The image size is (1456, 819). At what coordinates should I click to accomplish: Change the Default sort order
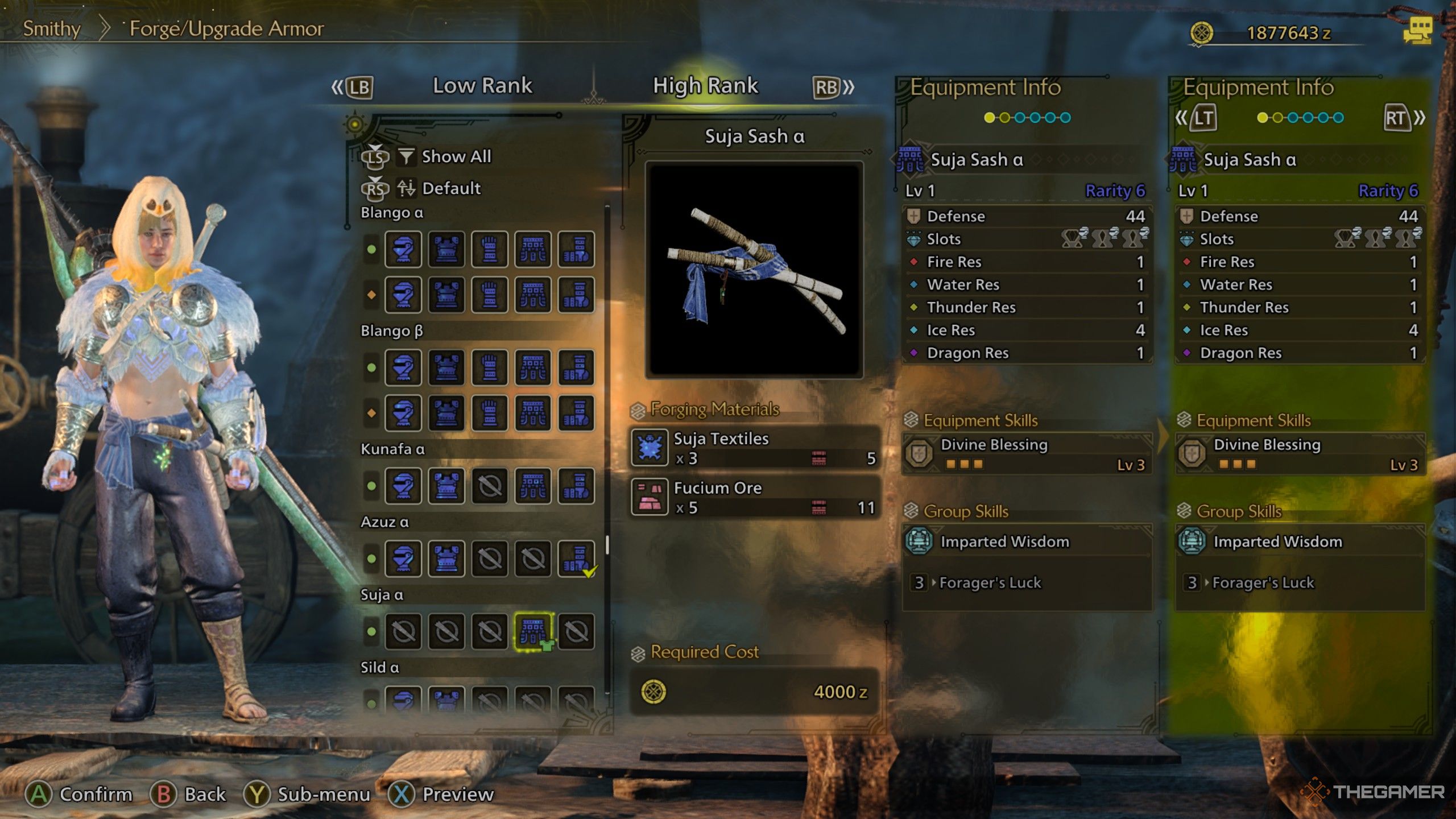coord(451,188)
